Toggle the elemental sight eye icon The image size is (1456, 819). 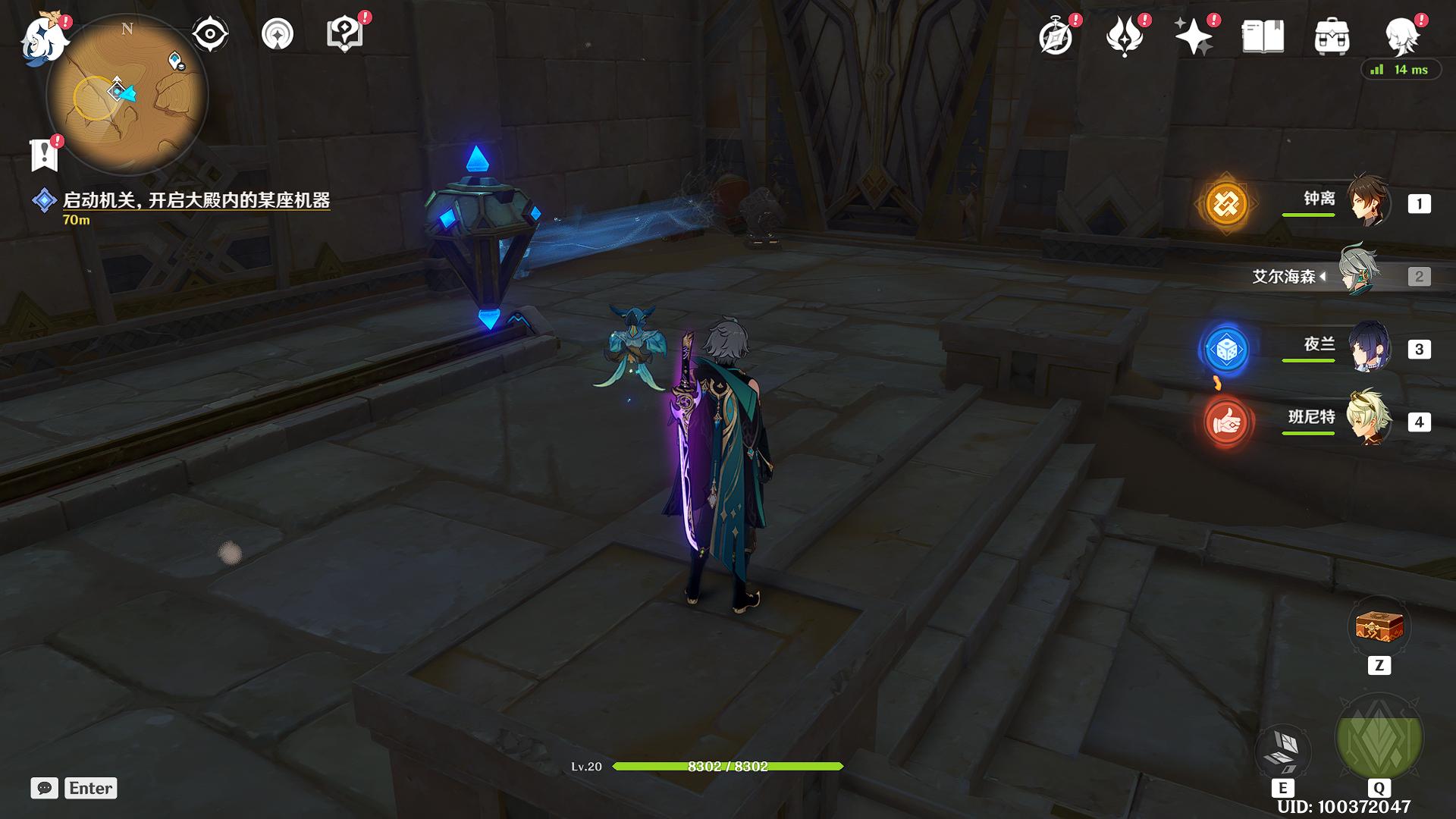pos(210,34)
